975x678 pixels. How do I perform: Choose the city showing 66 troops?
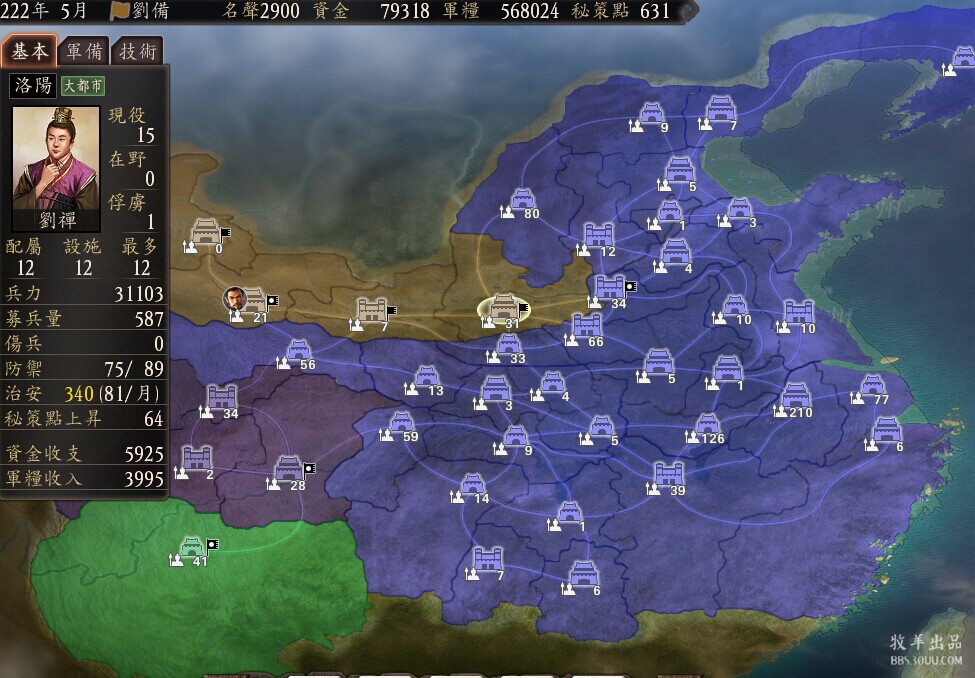586,327
